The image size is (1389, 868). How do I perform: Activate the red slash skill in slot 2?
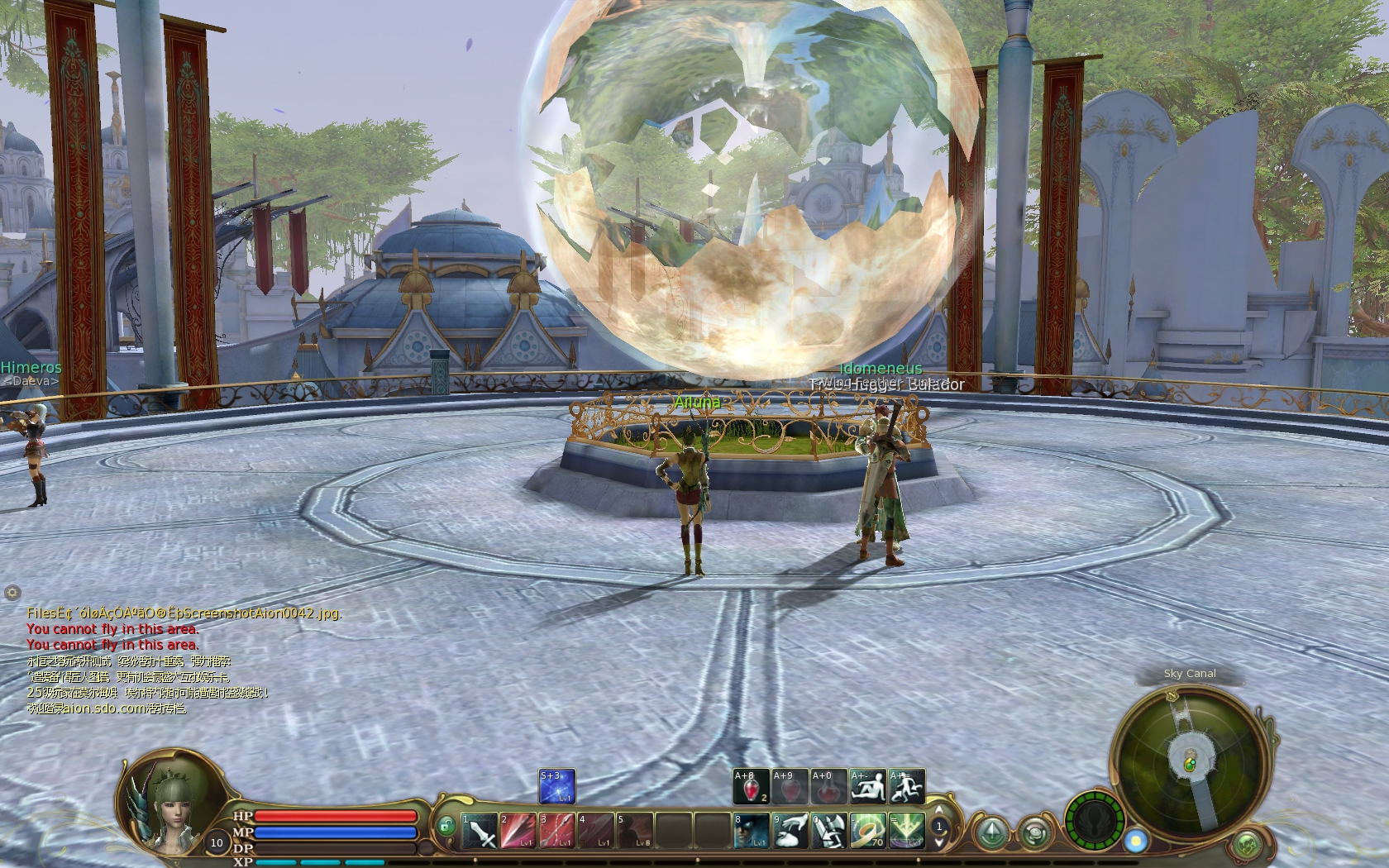(x=518, y=831)
